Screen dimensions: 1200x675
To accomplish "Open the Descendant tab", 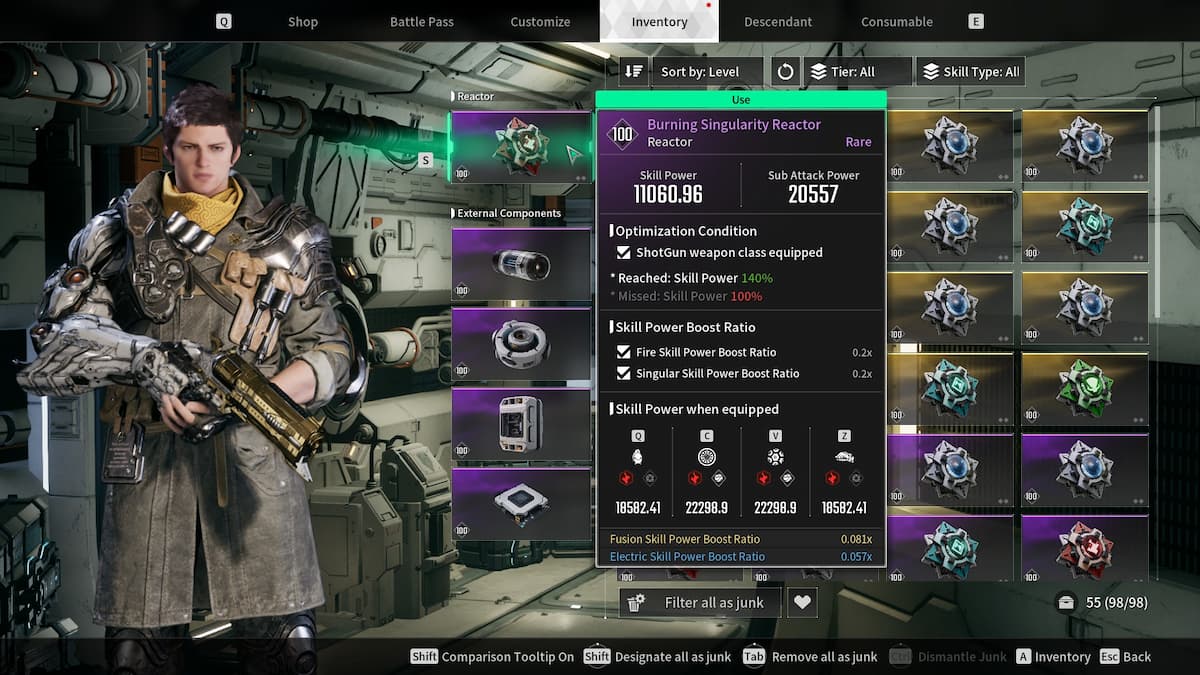I will click(778, 22).
